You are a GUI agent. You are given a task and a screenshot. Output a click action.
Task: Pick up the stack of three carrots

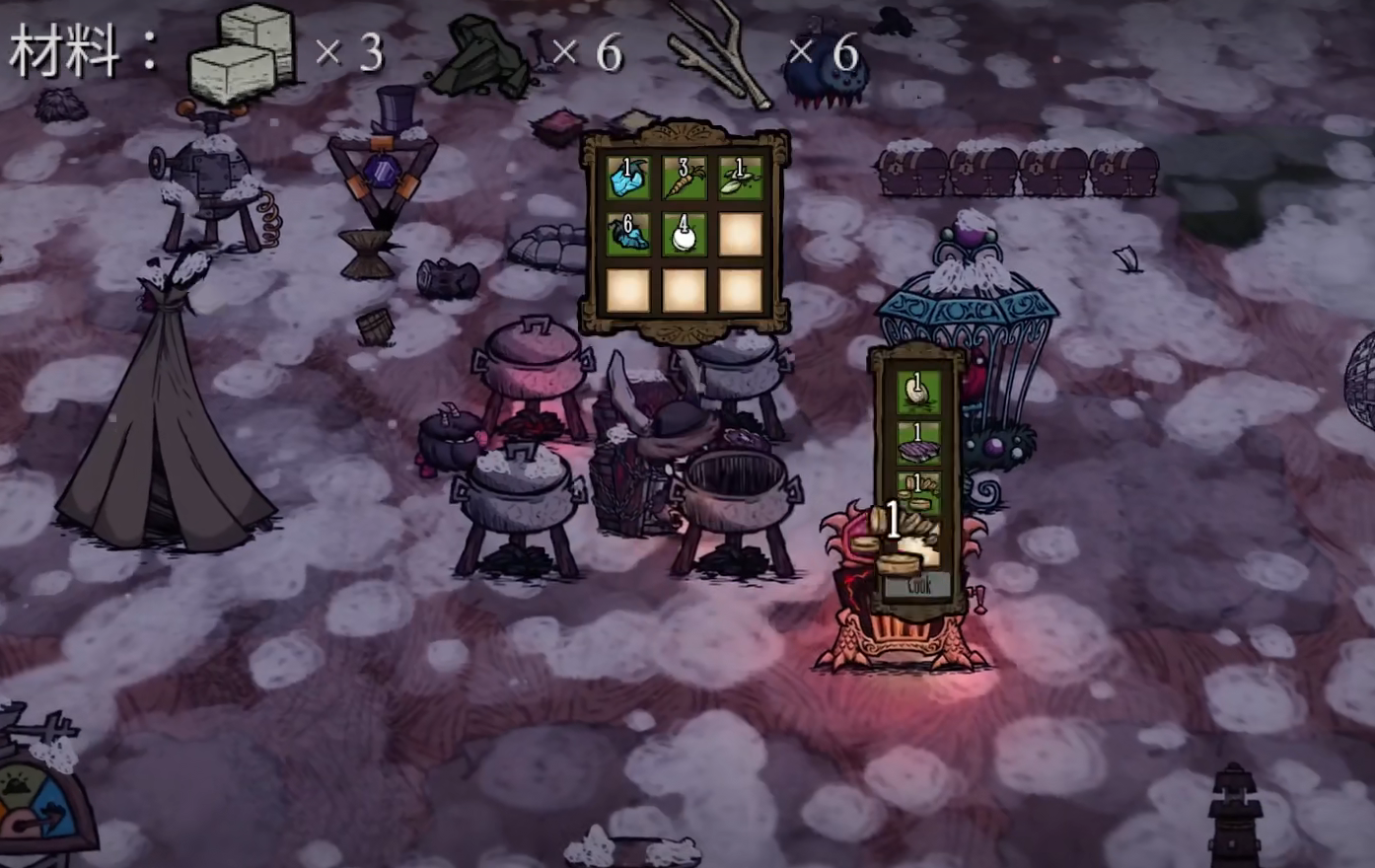click(x=685, y=179)
